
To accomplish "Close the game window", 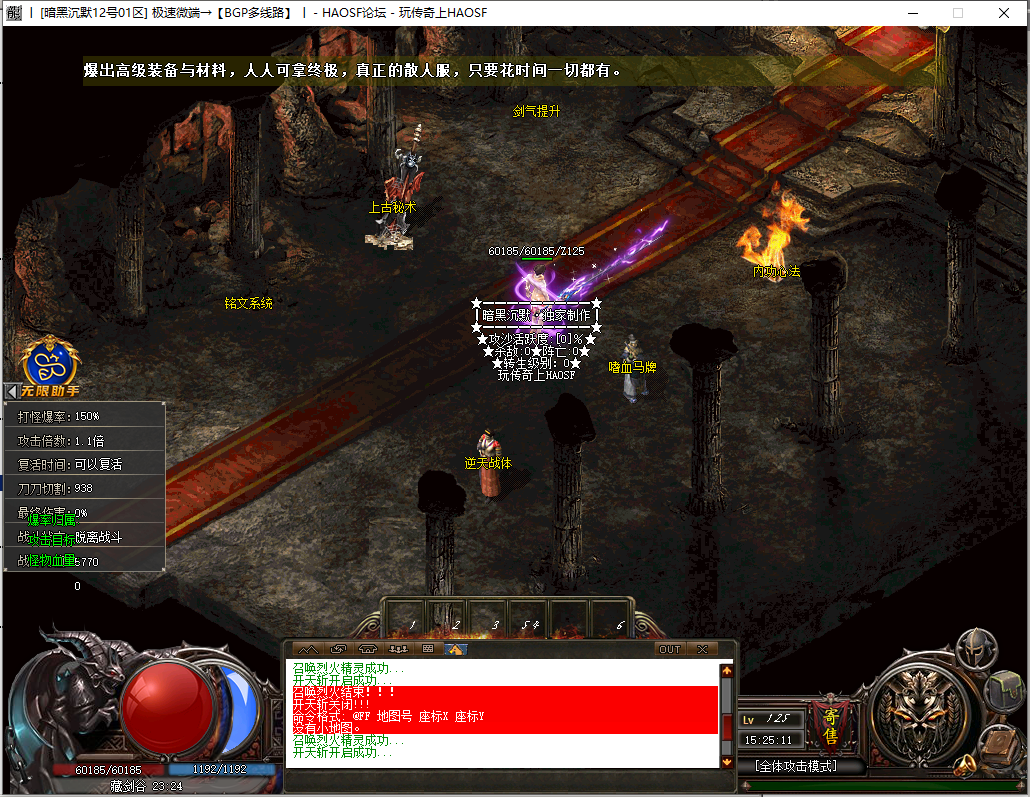I will (1003, 13).
